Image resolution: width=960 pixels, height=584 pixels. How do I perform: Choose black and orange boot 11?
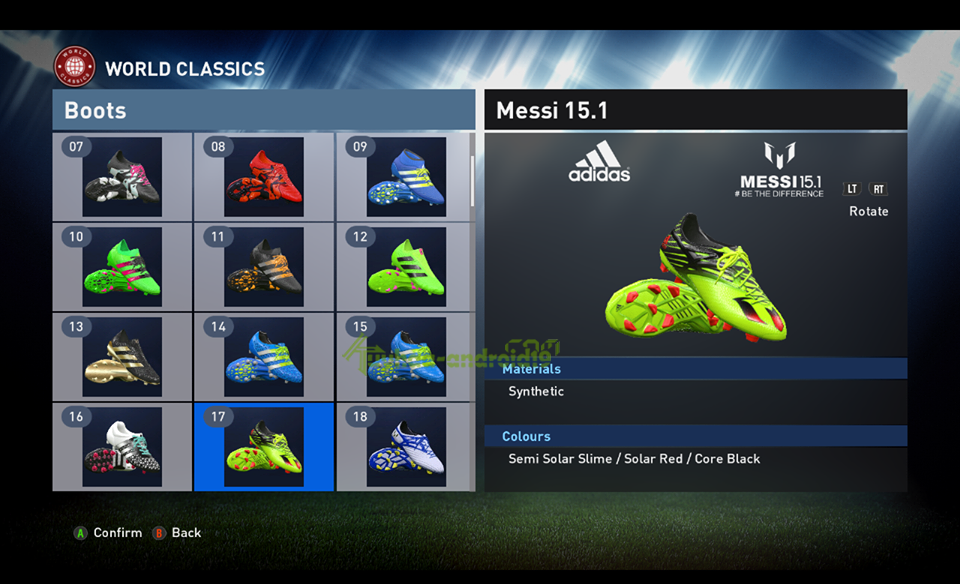click(264, 267)
